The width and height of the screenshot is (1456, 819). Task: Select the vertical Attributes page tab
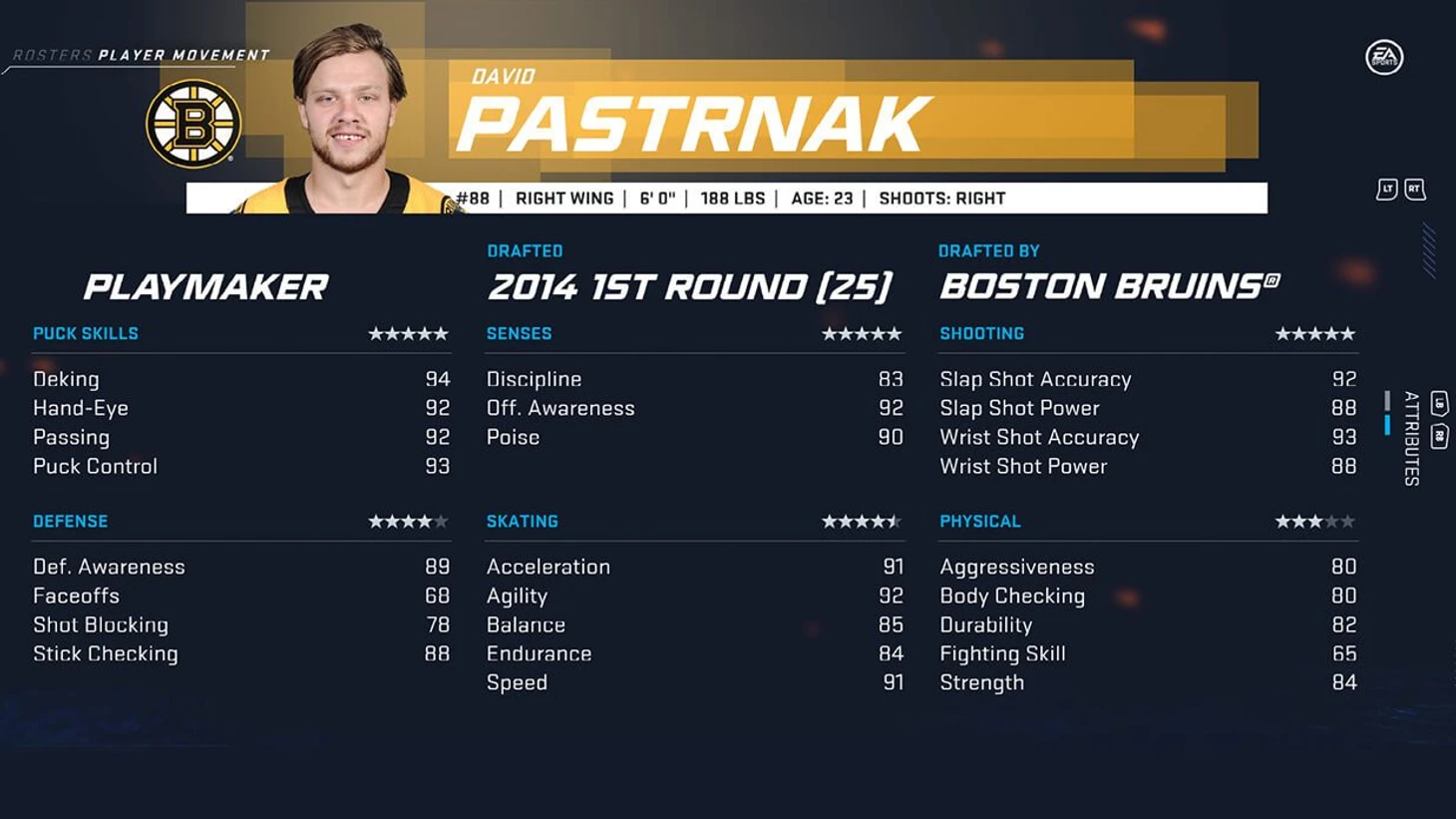(x=1411, y=438)
